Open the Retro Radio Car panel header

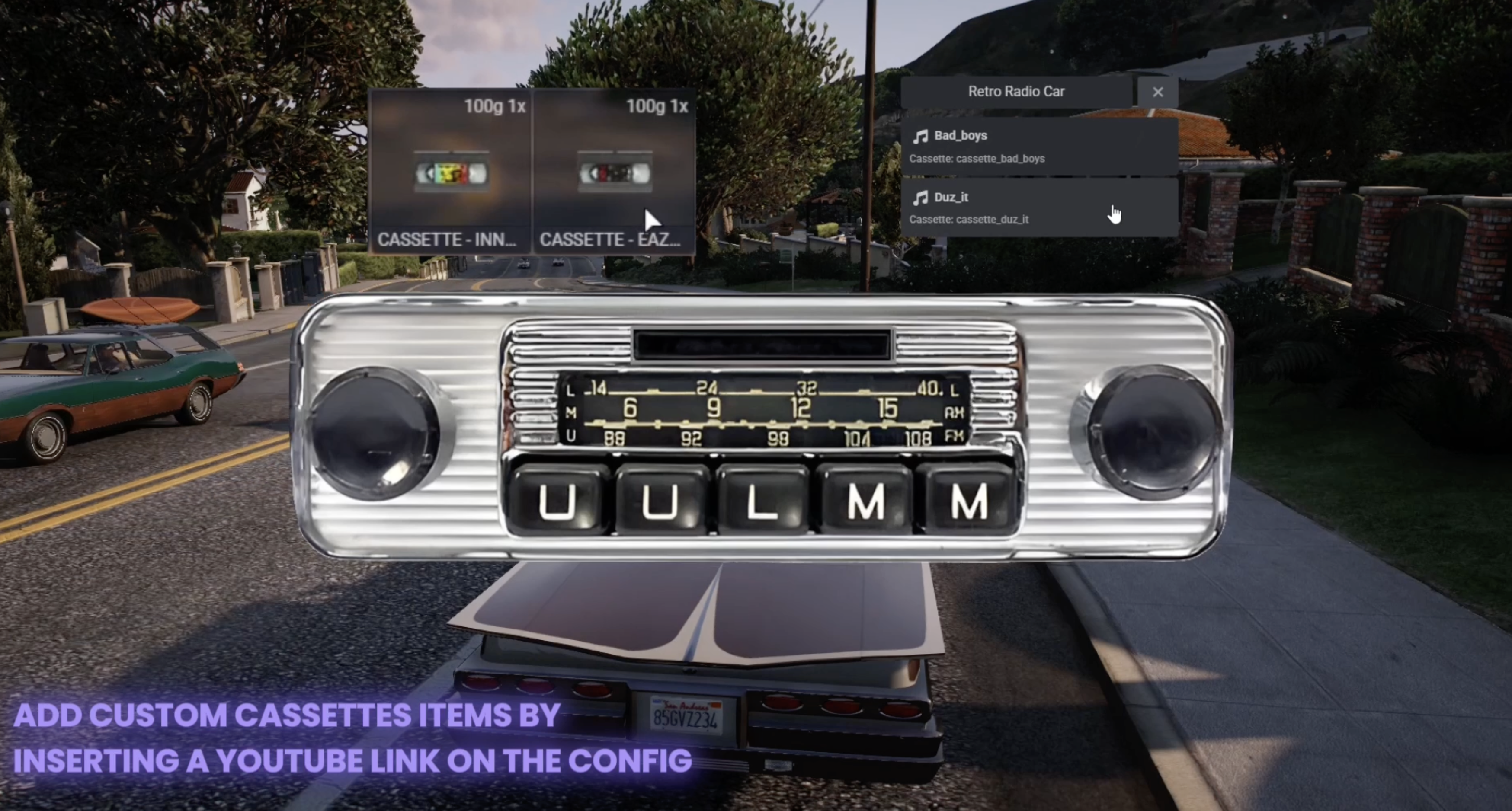coord(1016,92)
